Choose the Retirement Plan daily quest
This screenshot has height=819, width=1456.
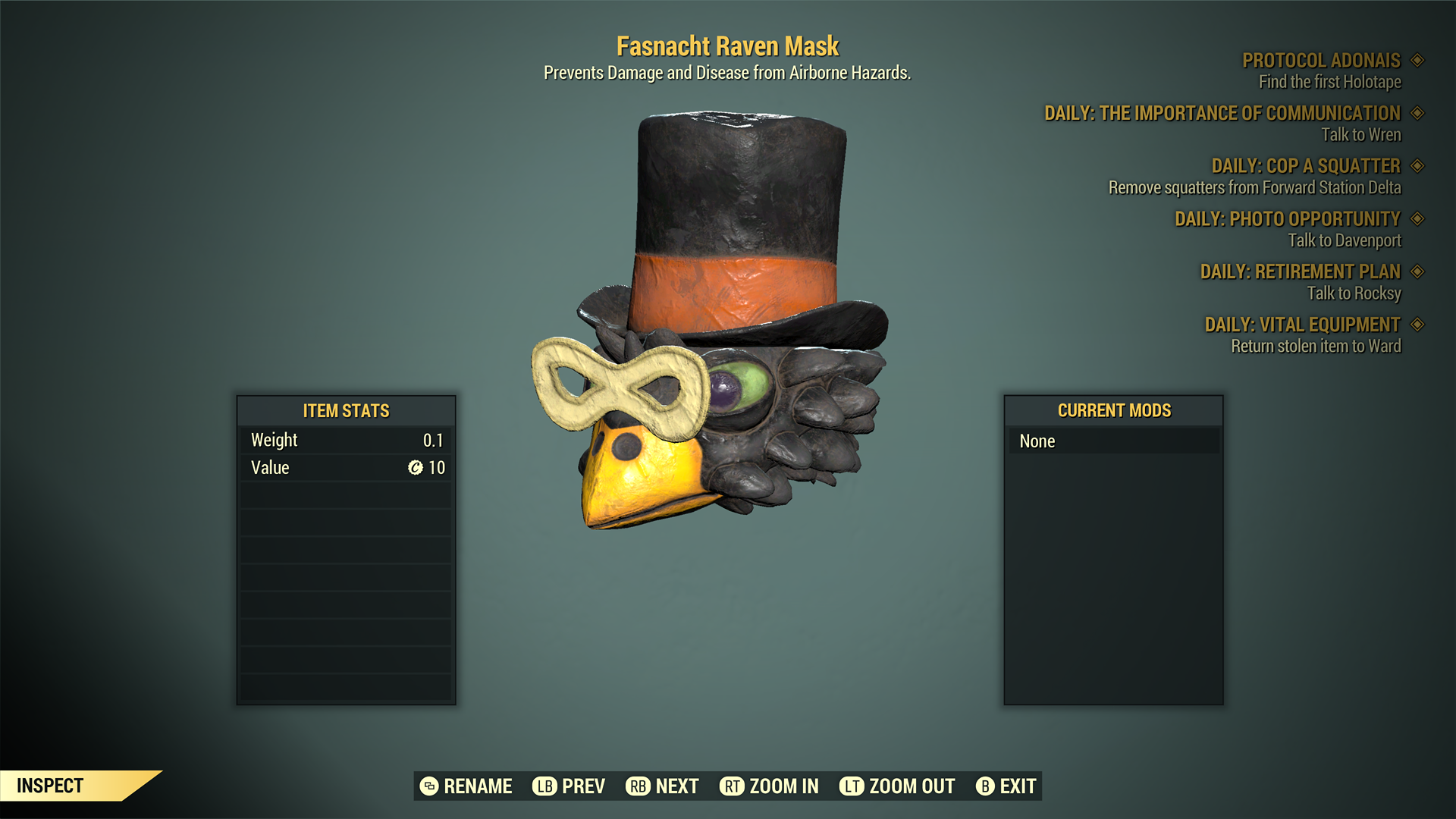1300,271
